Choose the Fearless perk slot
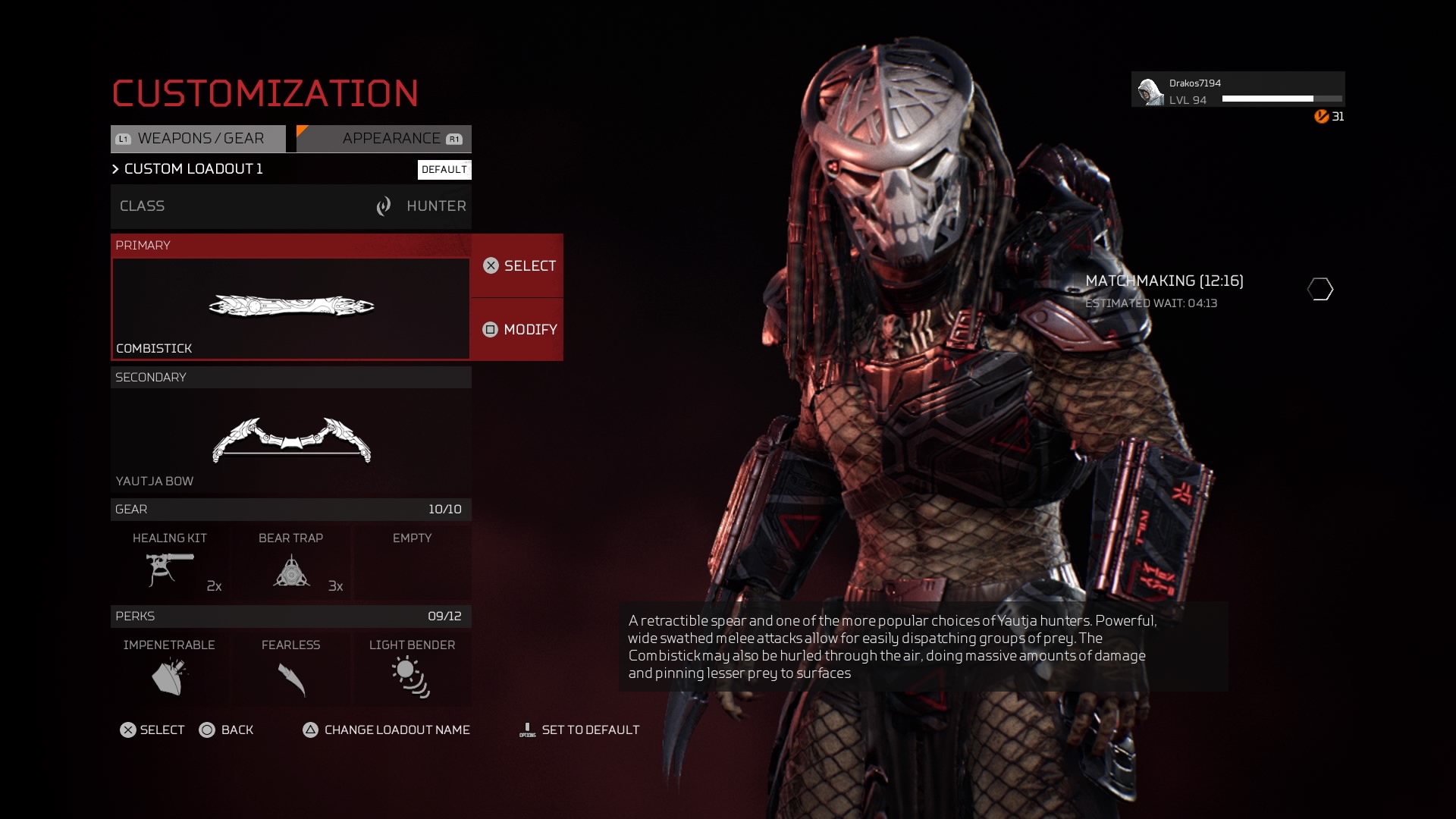This screenshot has width=1456, height=819. click(291, 669)
